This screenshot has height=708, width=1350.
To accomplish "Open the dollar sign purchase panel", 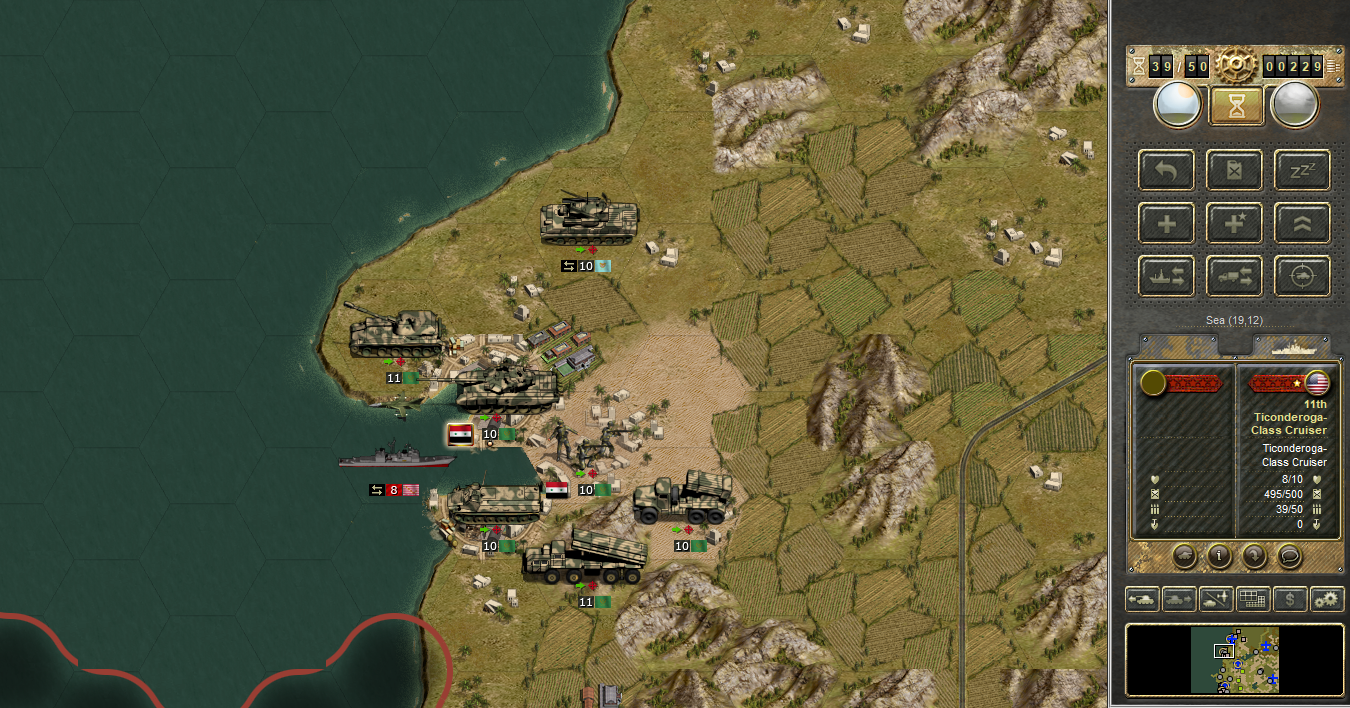I will [x=1290, y=599].
